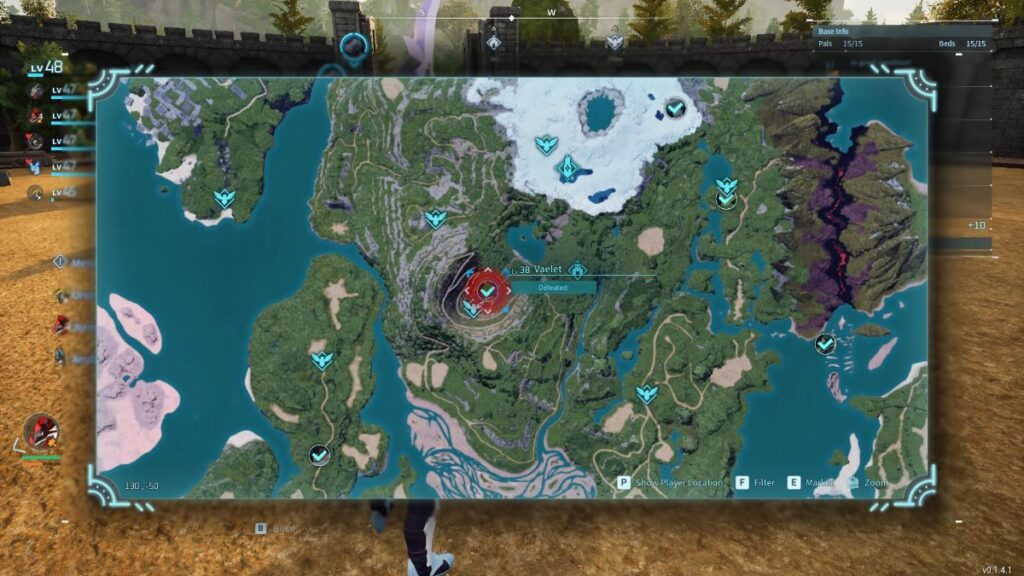Select the fast travel marker in the eastern river lake
The image size is (1024, 576).
pyautogui.click(x=726, y=186)
